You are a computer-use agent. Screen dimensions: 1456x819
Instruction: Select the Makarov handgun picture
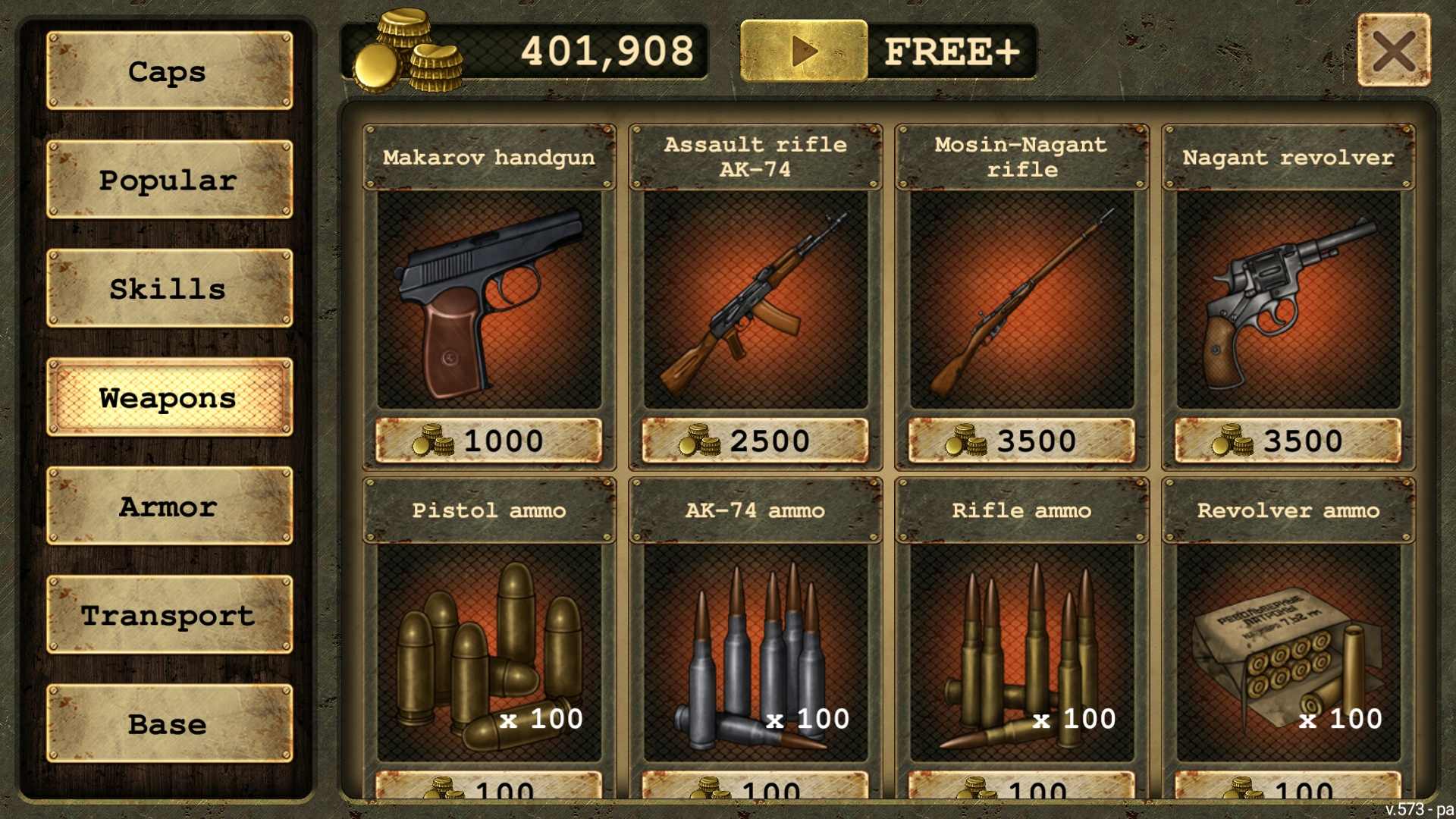tap(489, 300)
